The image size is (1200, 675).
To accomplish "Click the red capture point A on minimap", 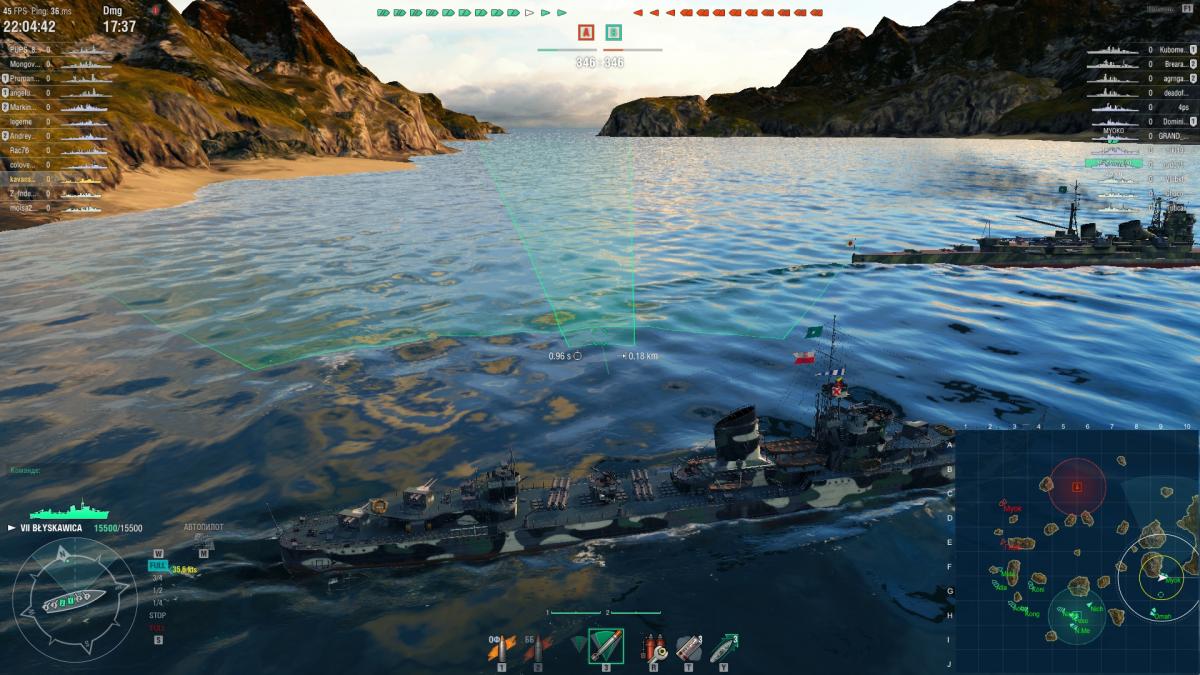I will pyautogui.click(x=1077, y=487).
